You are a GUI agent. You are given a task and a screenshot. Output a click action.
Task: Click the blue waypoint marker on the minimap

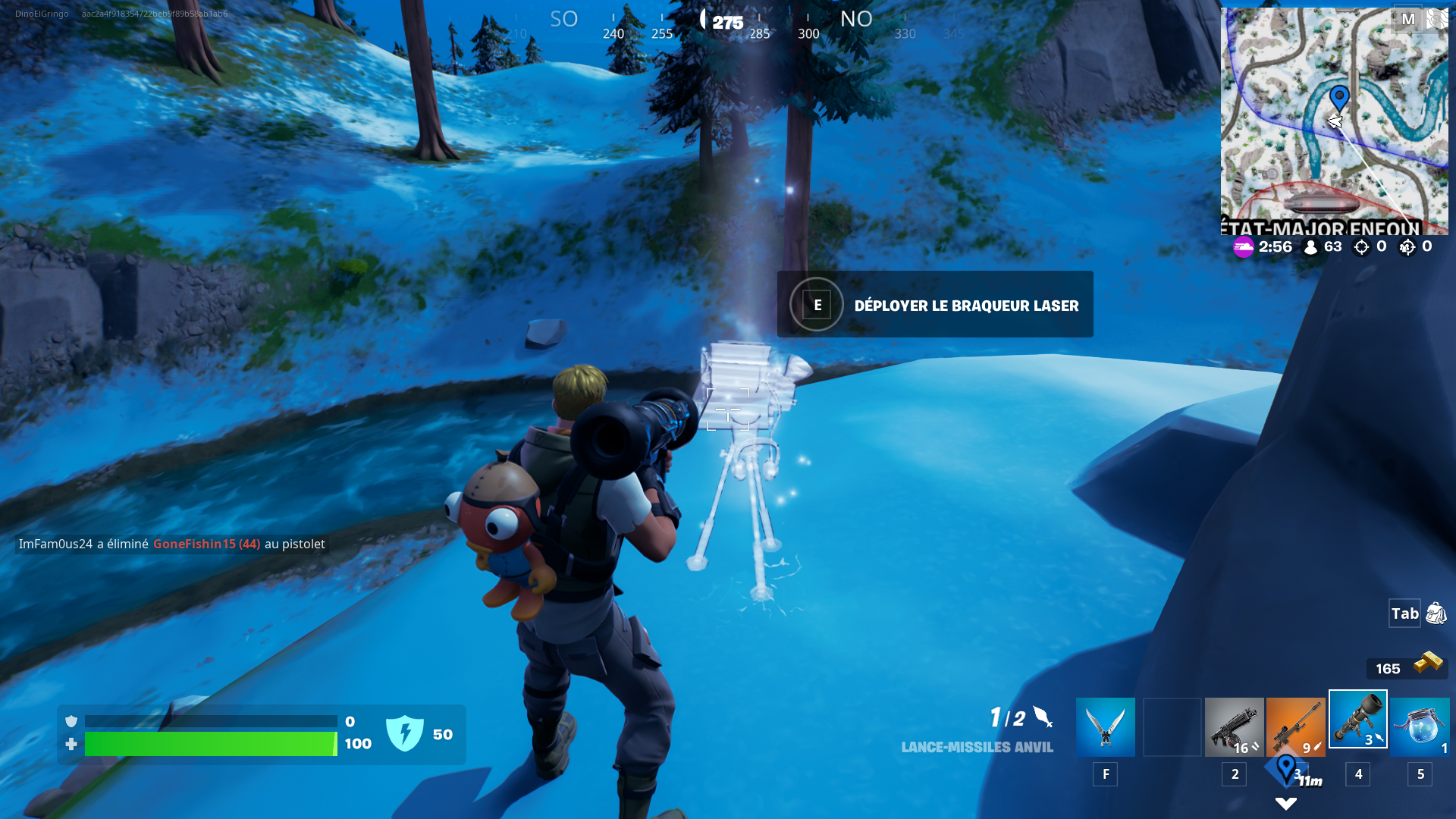pyautogui.click(x=1339, y=99)
